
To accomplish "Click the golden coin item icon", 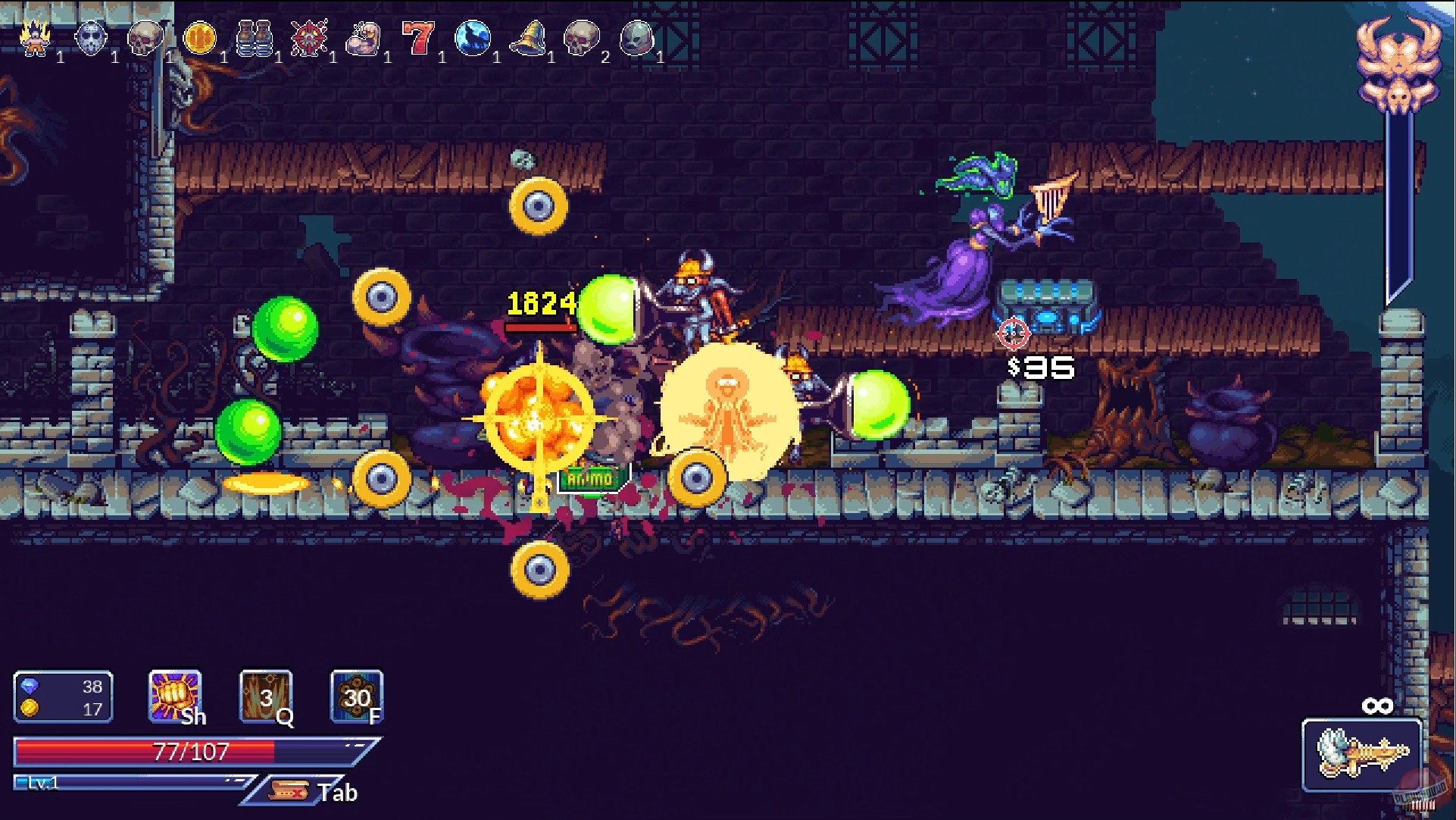I will click(x=200, y=38).
